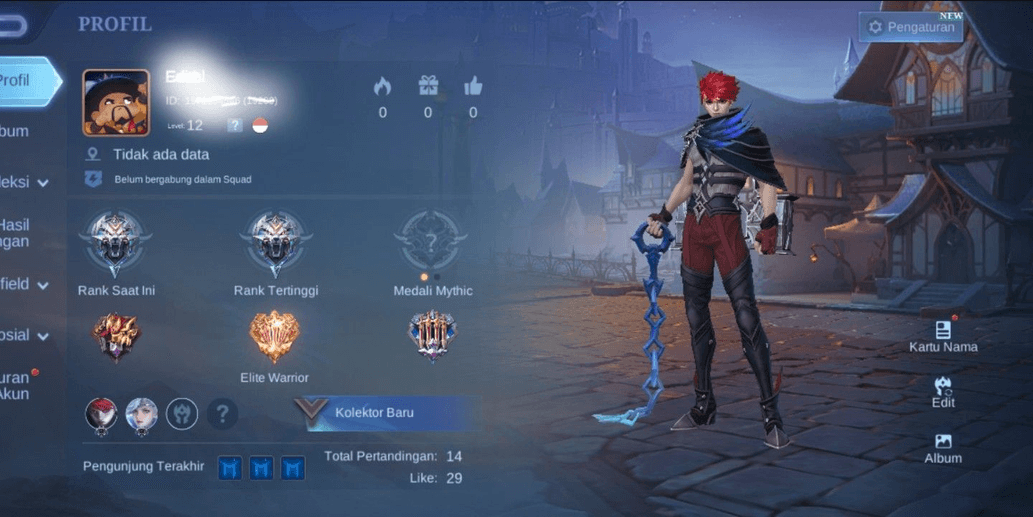Set location at Tidak ada data

(160, 155)
